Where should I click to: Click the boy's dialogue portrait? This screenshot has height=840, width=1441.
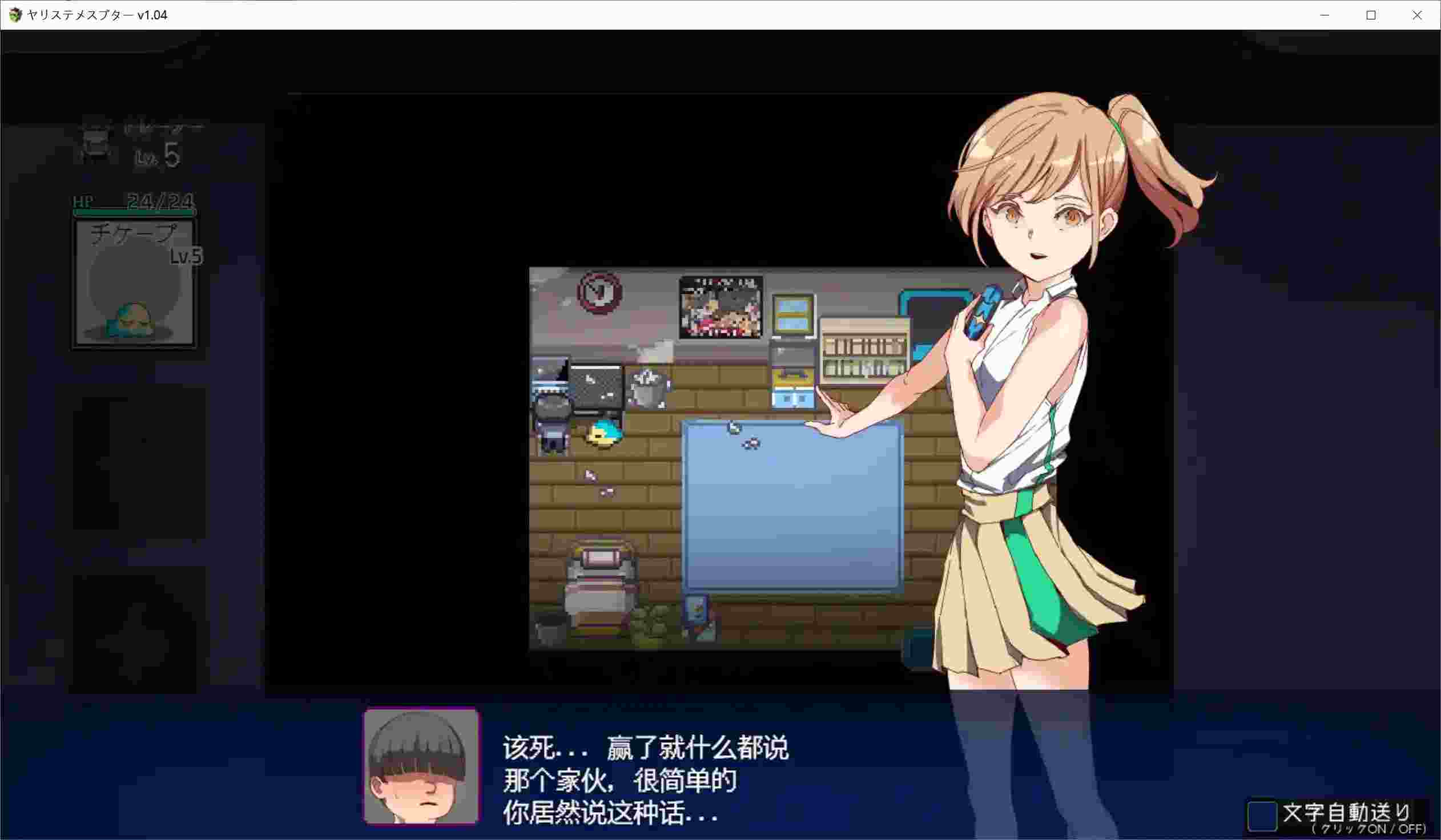[x=421, y=769]
